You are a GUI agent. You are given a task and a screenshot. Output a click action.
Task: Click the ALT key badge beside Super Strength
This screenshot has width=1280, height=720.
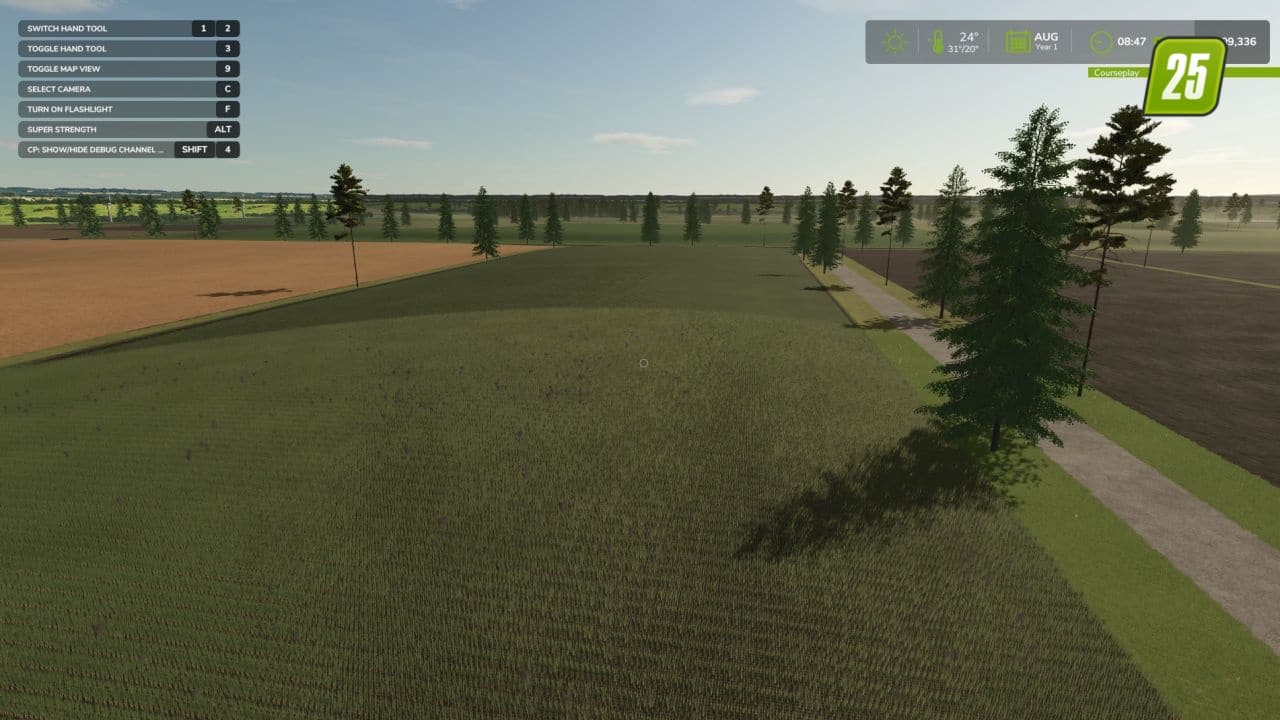[x=224, y=129]
